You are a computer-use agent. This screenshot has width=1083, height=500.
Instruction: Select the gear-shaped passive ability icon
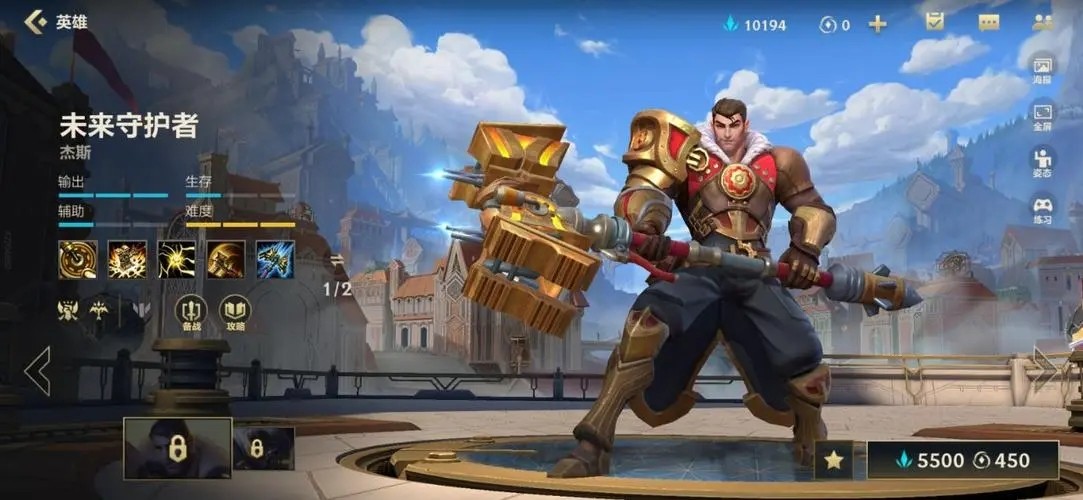[78, 260]
